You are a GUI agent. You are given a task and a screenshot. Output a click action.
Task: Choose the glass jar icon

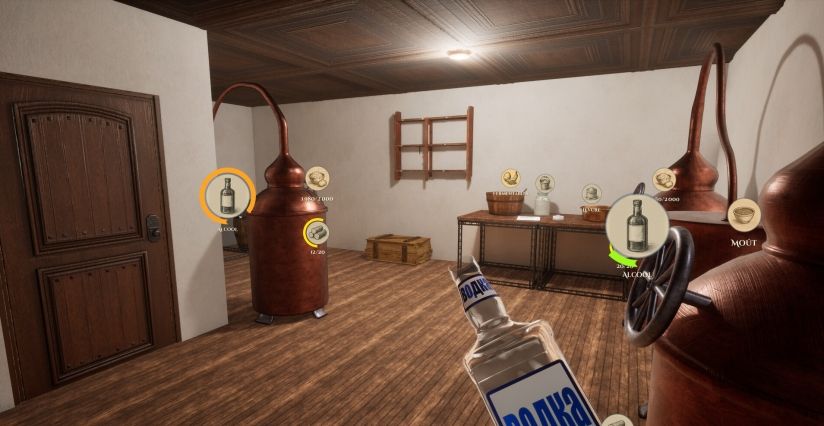[x=544, y=183]
